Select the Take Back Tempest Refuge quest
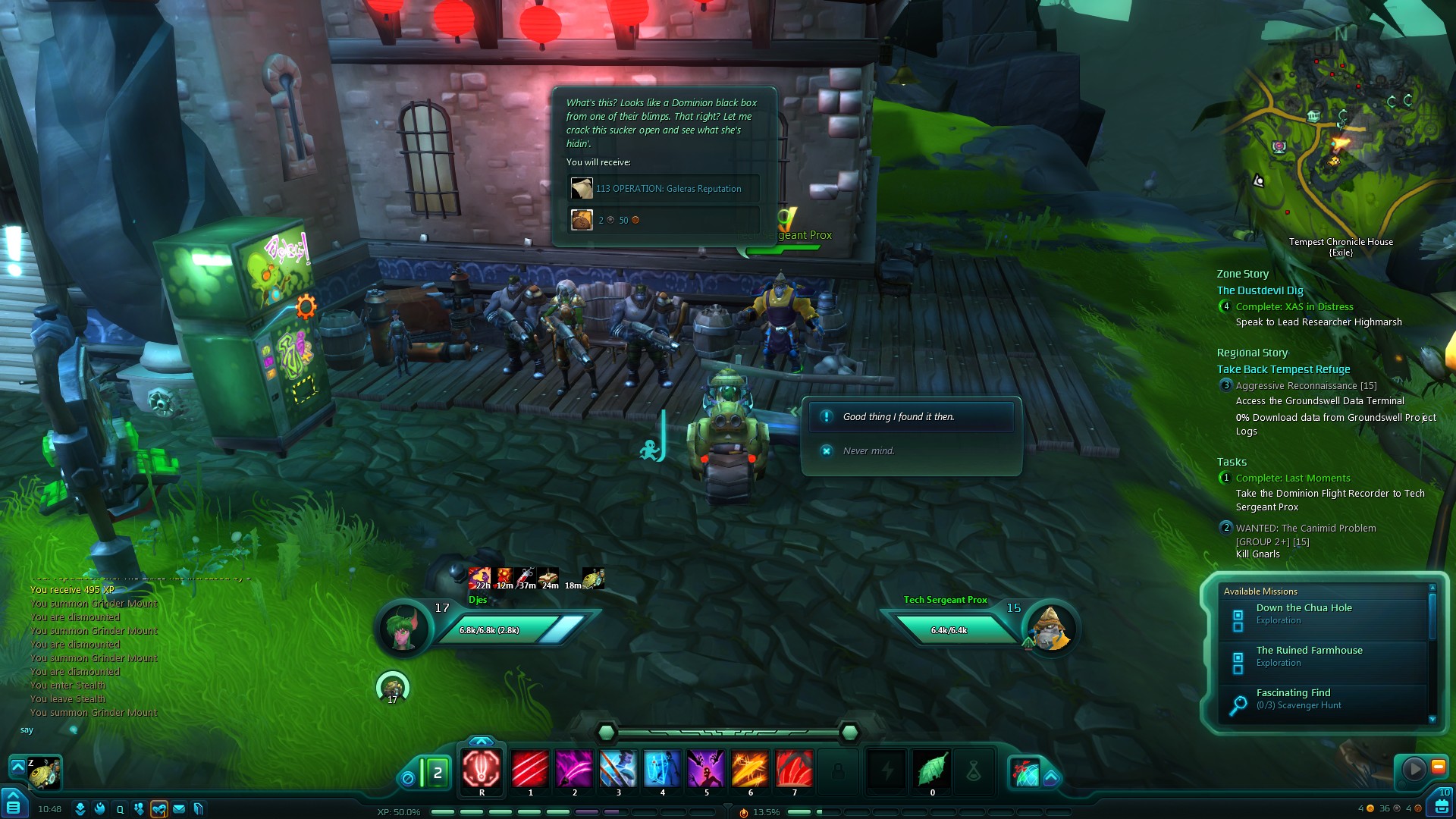This screenshot has width=1456, height=819. [x=1283, y=369]
